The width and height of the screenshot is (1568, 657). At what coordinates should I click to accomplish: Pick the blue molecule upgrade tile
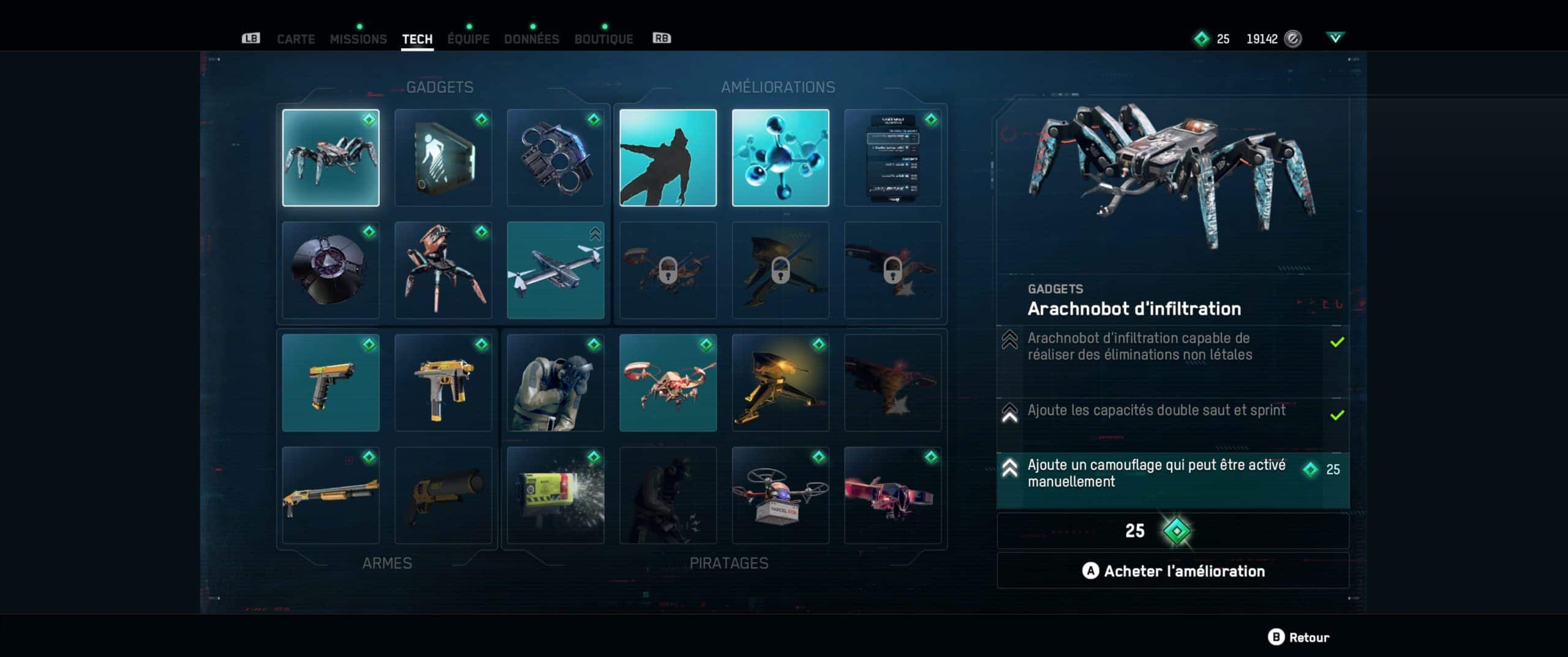[x=780, y=158]
